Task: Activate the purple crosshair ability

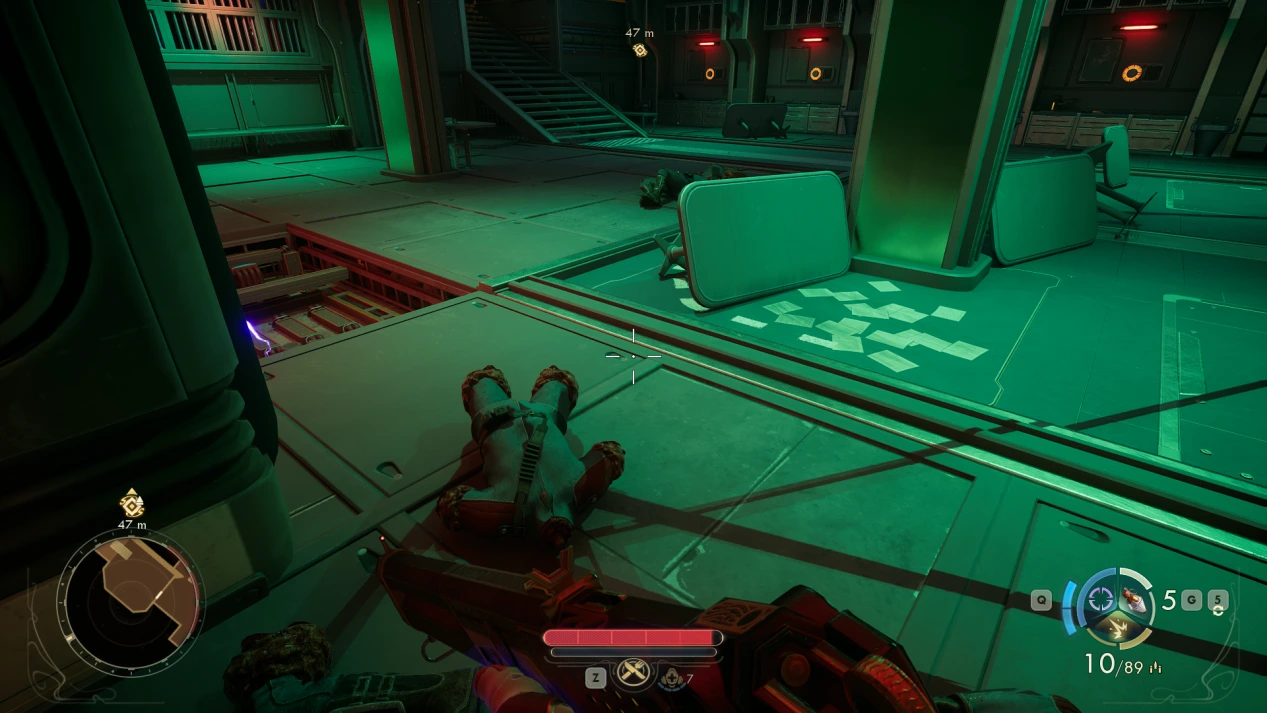Action: click(1101, 599)
